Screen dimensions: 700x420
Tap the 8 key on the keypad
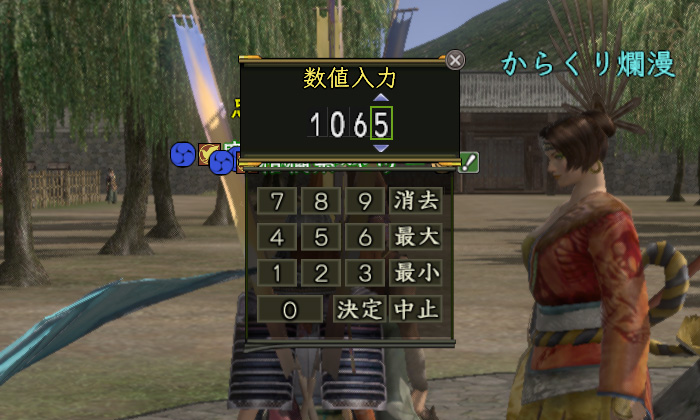(321, 201)
